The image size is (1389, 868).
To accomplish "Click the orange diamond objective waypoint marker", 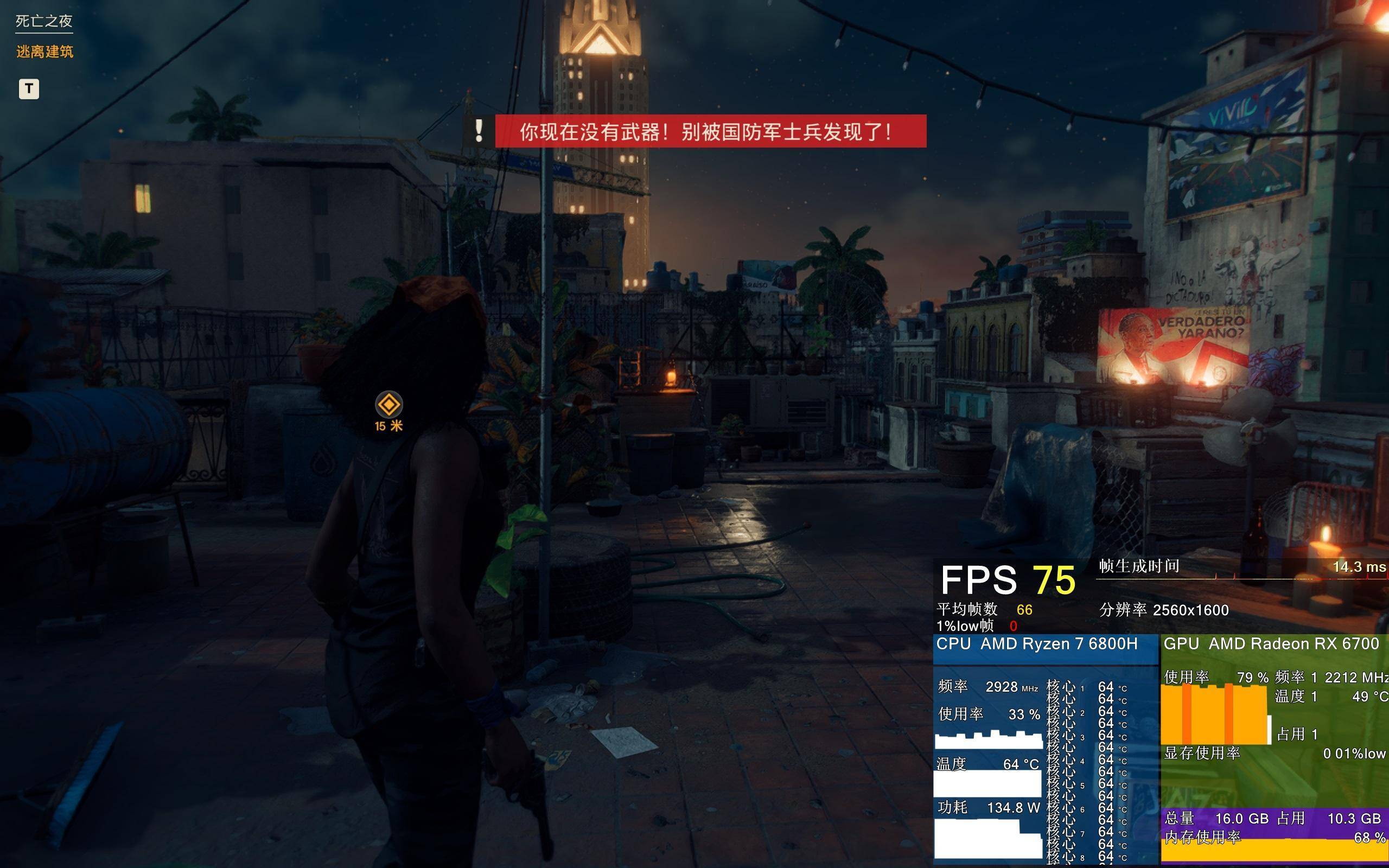I will tap(388, 405).
